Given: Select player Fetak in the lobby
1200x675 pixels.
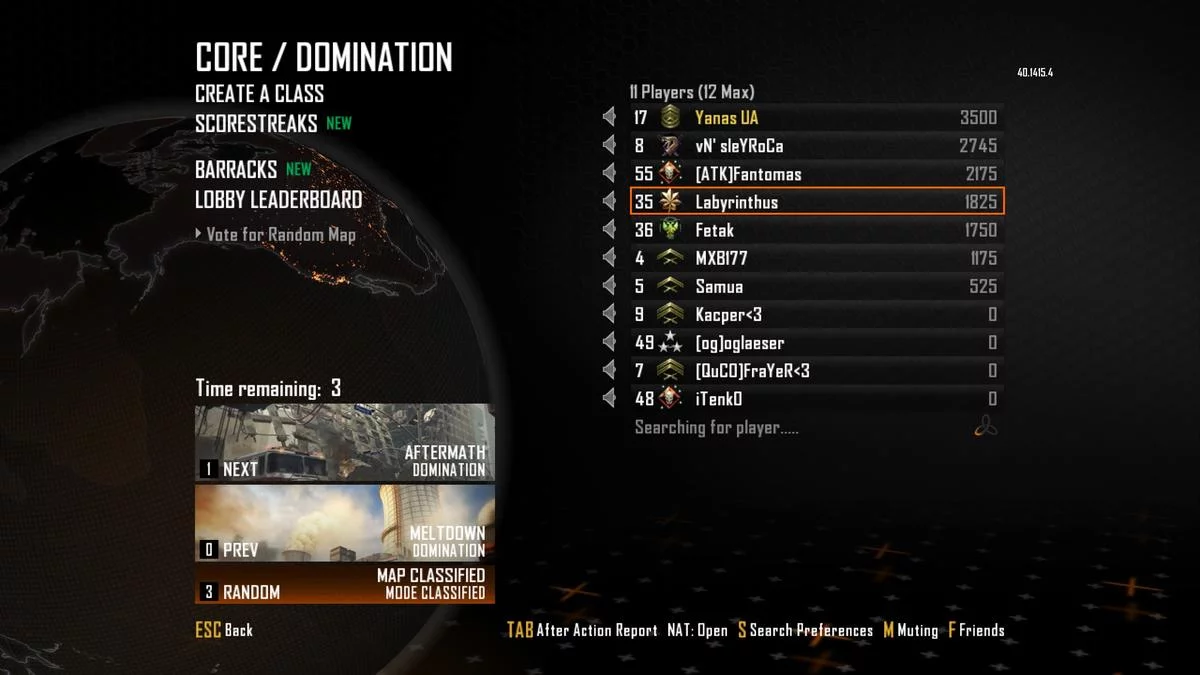Looking at the screenshot, I should coord(815,230).
